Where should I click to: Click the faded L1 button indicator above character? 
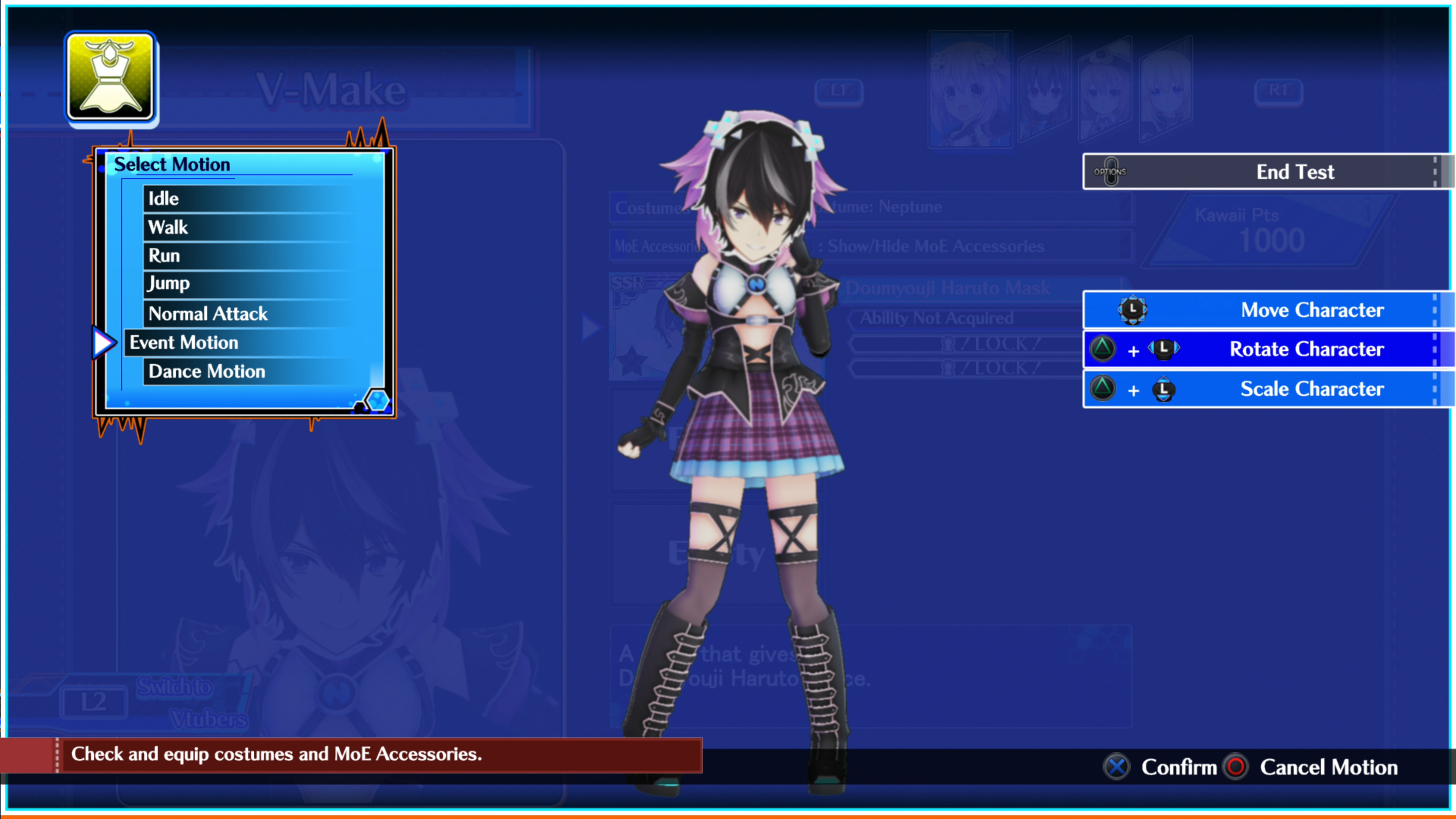[x=839, y=92]
